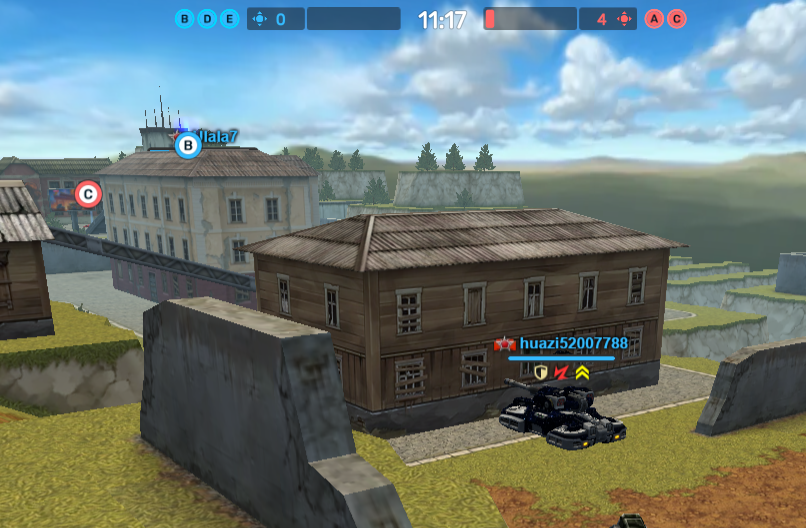The height and width of the screenshot is (528, 806).
Task: Choose red C indicator in the score bar
Action: [x=677, y=19]
